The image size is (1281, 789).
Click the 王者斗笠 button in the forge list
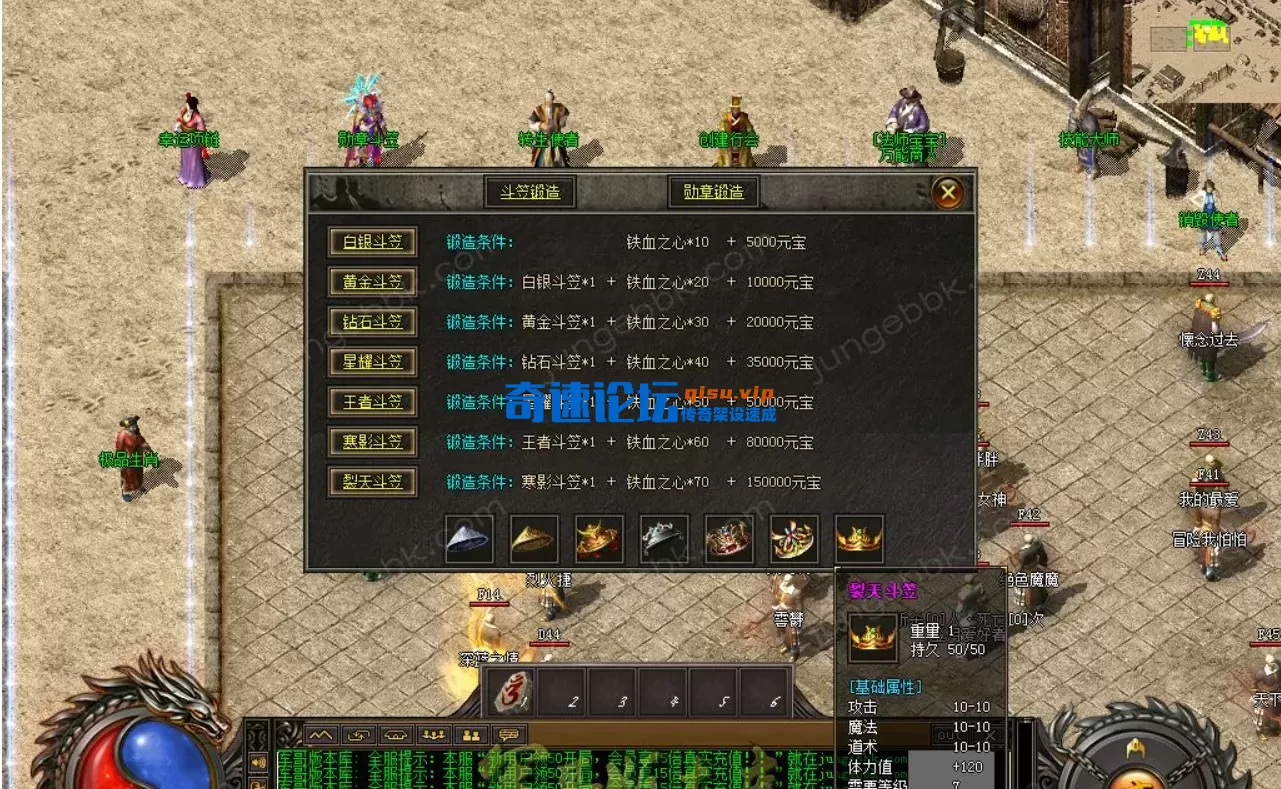372,402
